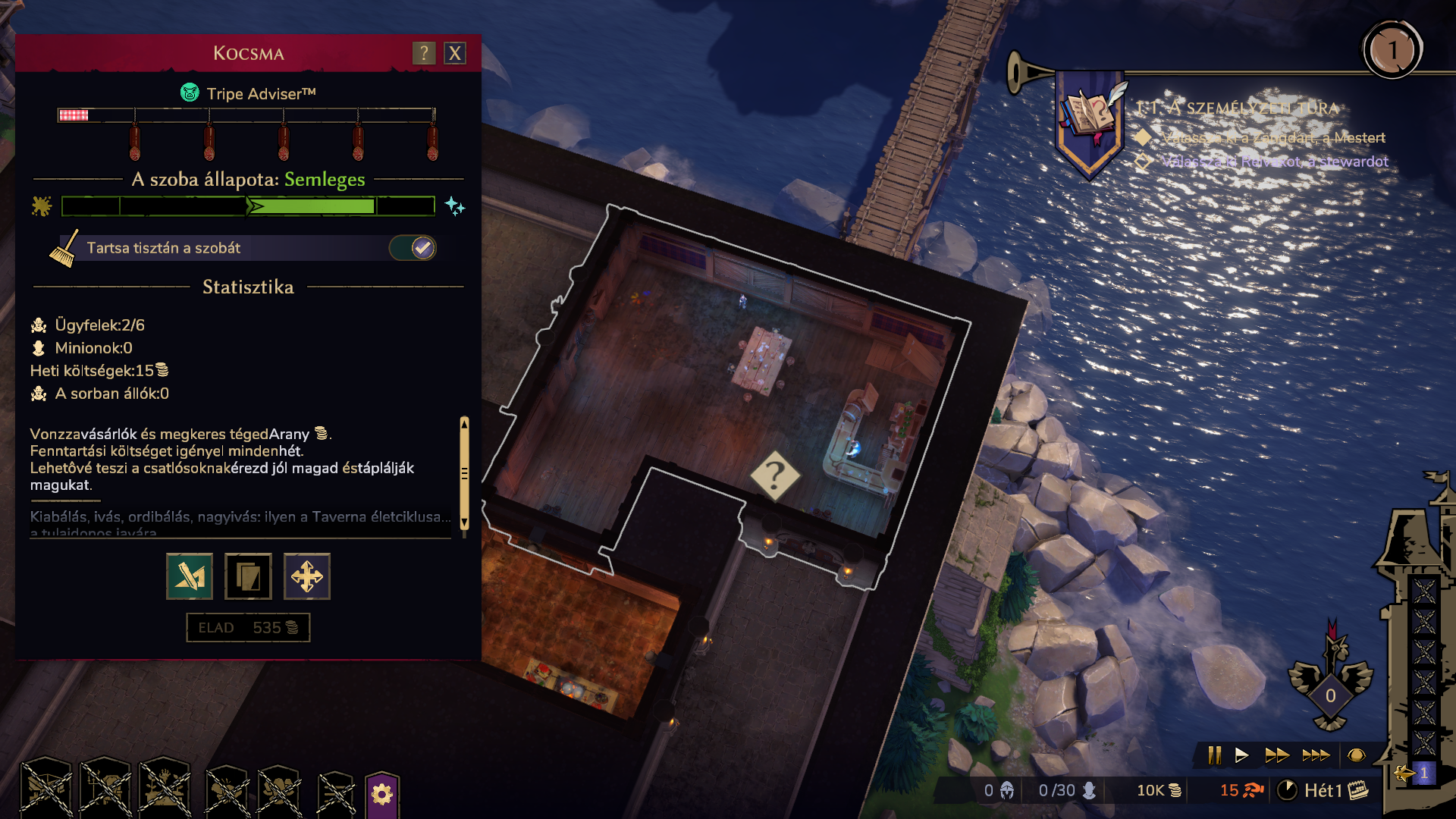Toggle 'Tartsa tisztán a szobát' switch
Image resolution: width=1456 pixels, height=819 pixels.
coord(413,248)
